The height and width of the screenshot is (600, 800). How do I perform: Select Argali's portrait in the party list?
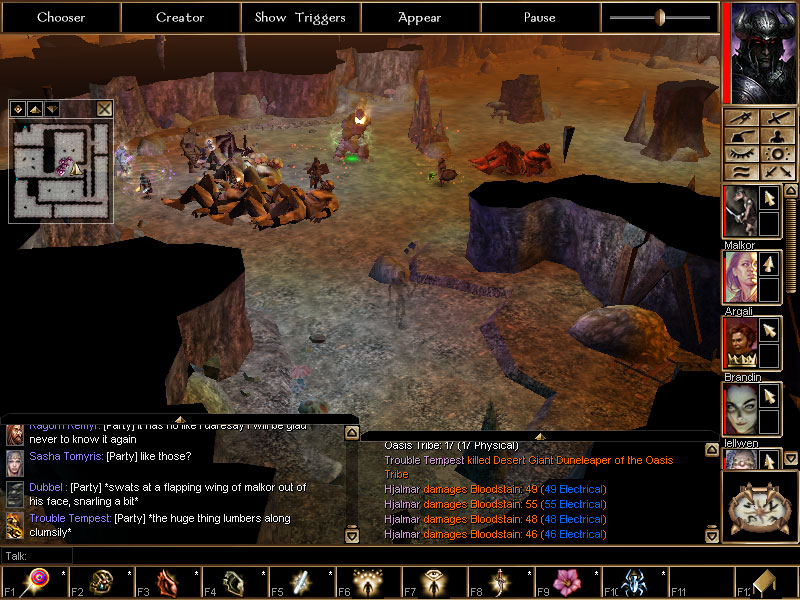coord(739,277)
